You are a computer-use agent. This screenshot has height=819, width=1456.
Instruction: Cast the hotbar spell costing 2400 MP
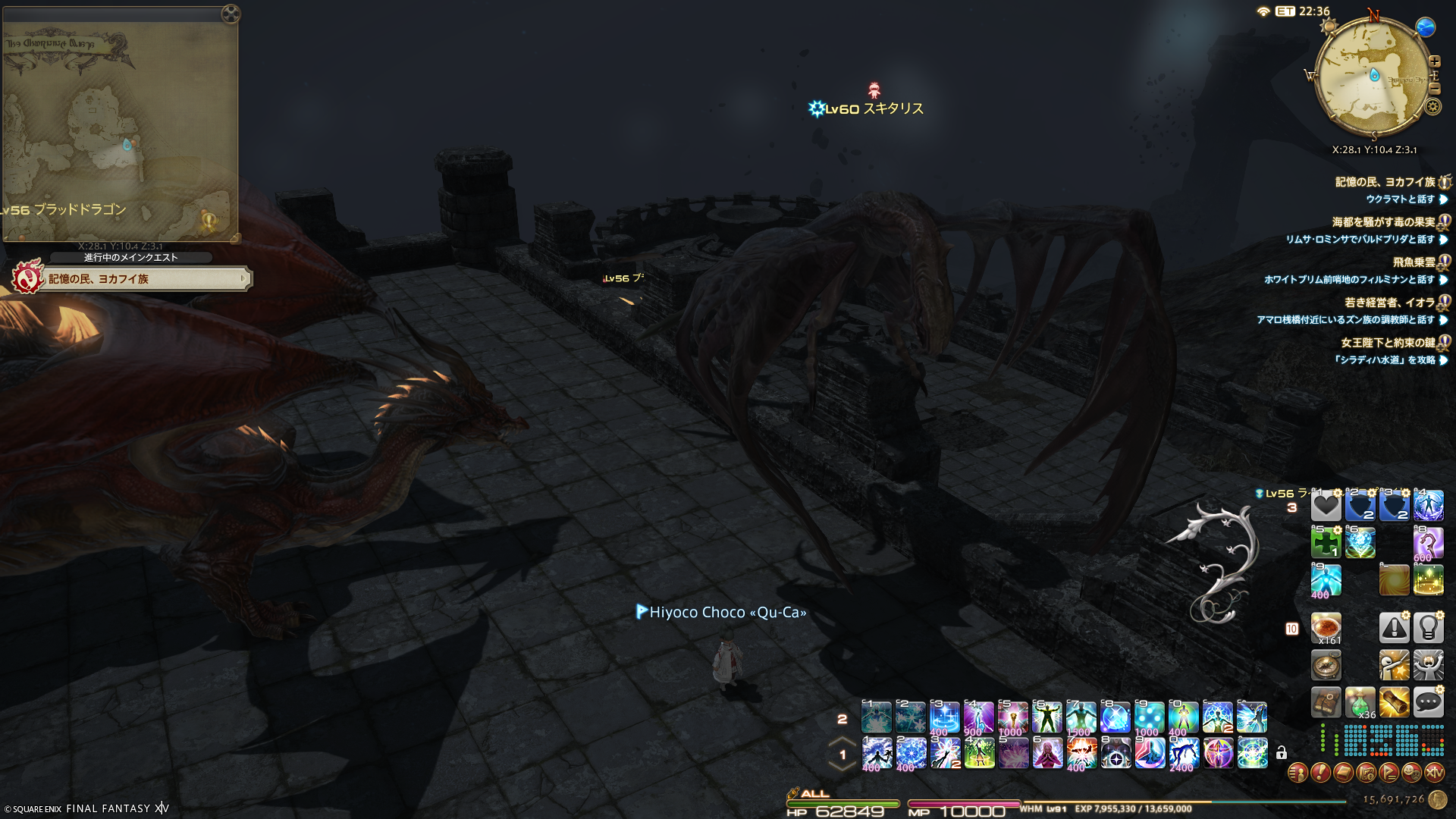[x=1183, y=754]
